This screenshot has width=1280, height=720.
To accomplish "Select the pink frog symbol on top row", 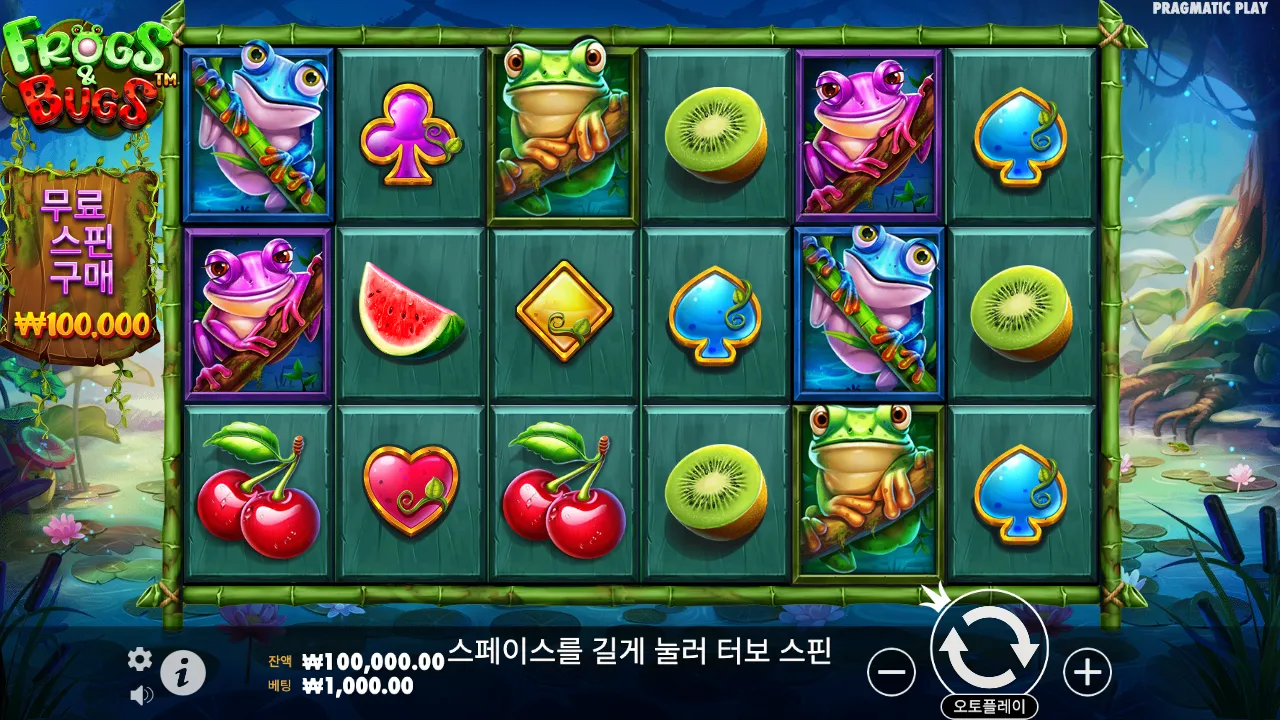I will tap(868, 128).
